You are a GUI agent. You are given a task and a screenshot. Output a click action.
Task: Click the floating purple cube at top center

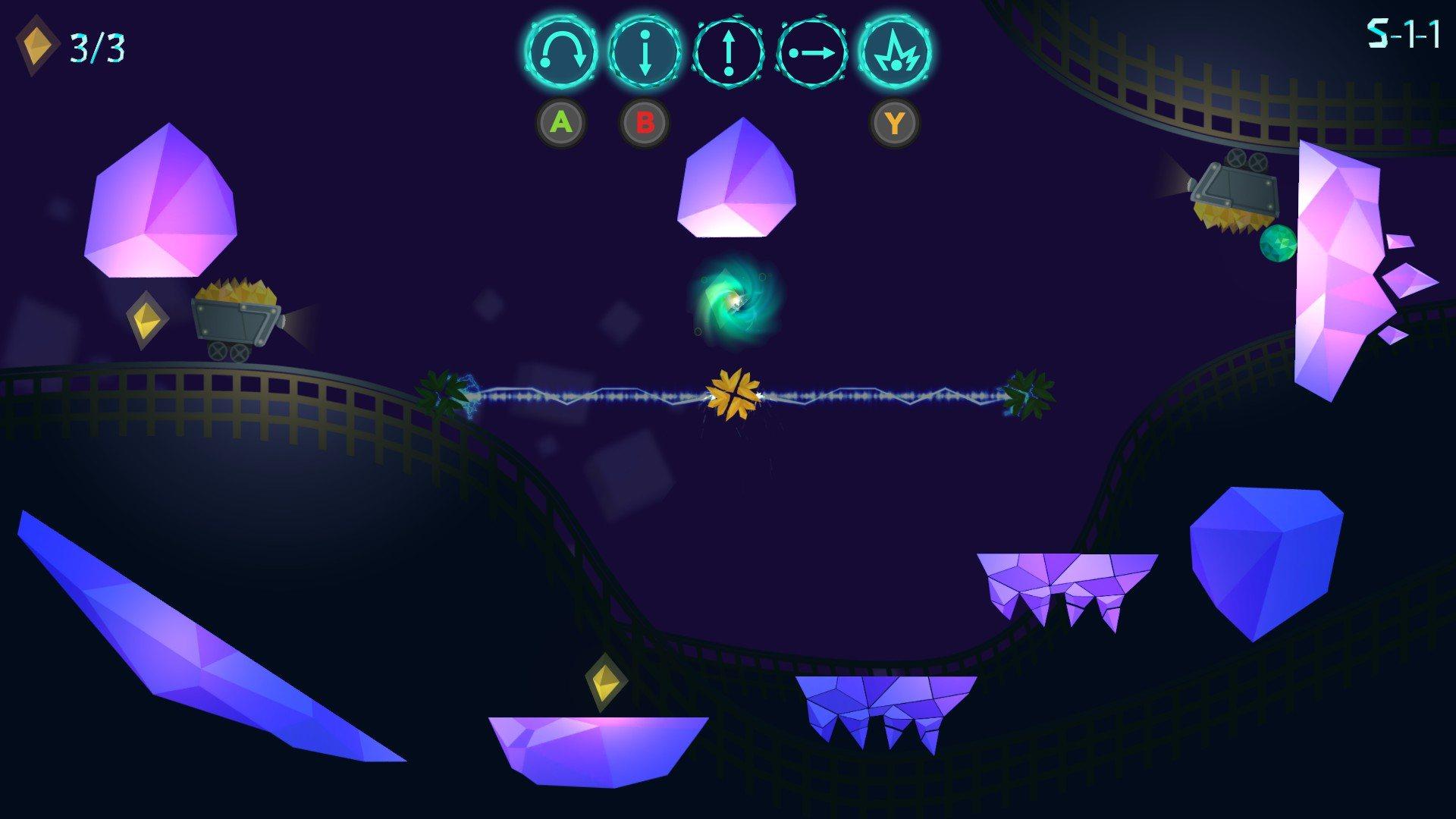click(736, 178)
